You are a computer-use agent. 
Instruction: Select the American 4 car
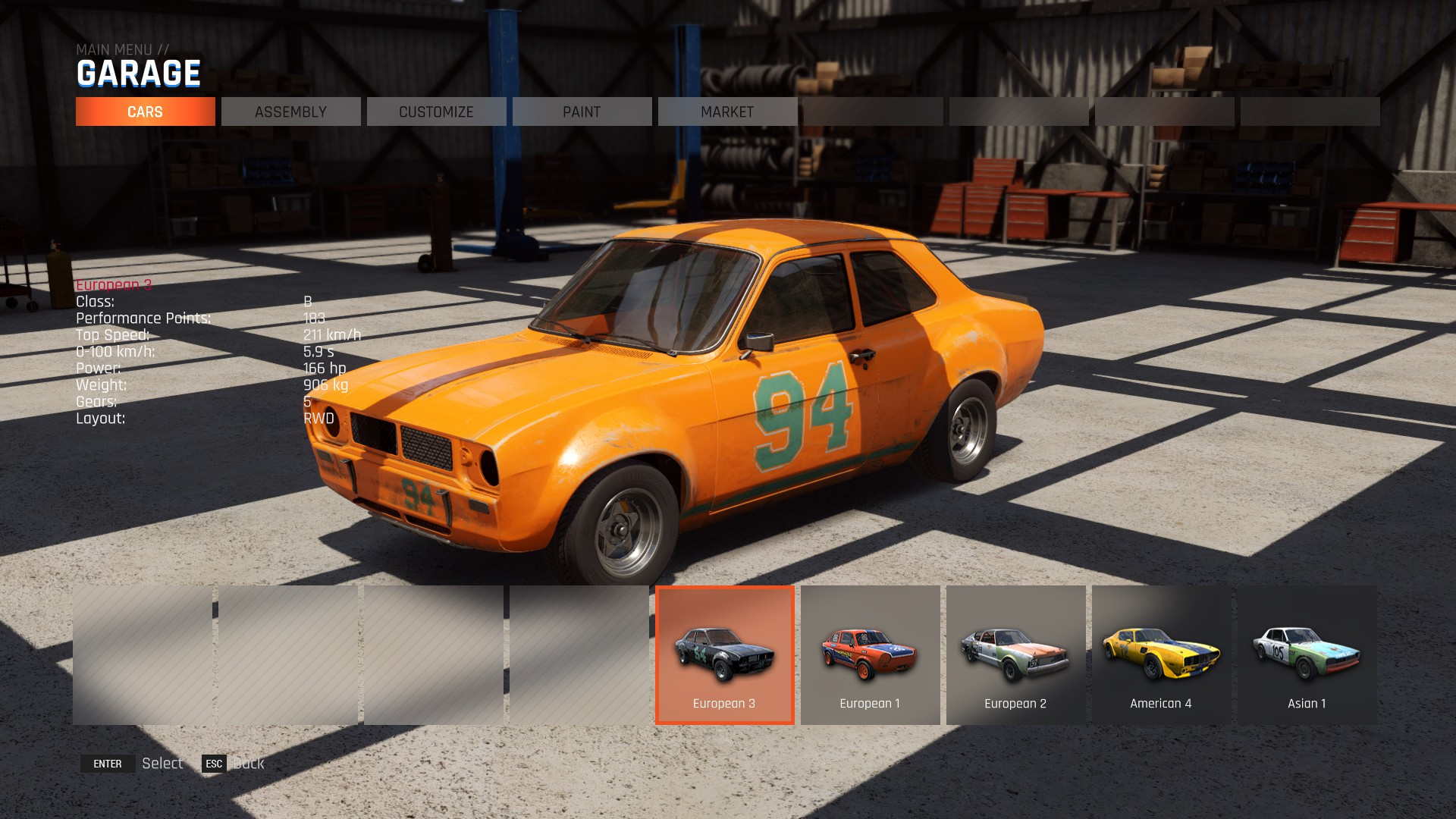pyautogui.click(x=1161, y=654)
